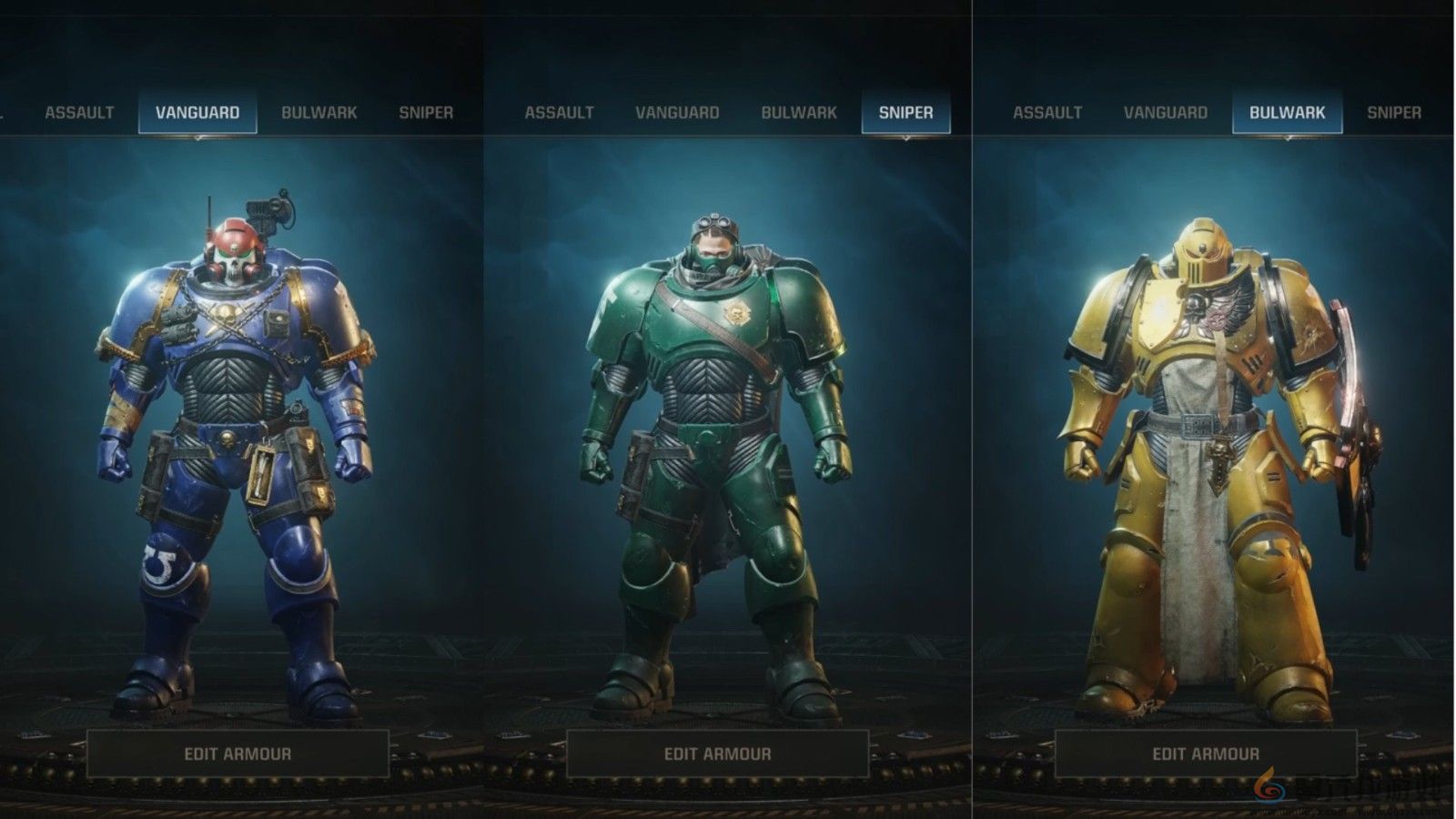Image resolution: width=1456 pixels, height=819 pixels.
Task: Switch to the VANGUARD tab in the middle panel
Action: coord(678,113)
